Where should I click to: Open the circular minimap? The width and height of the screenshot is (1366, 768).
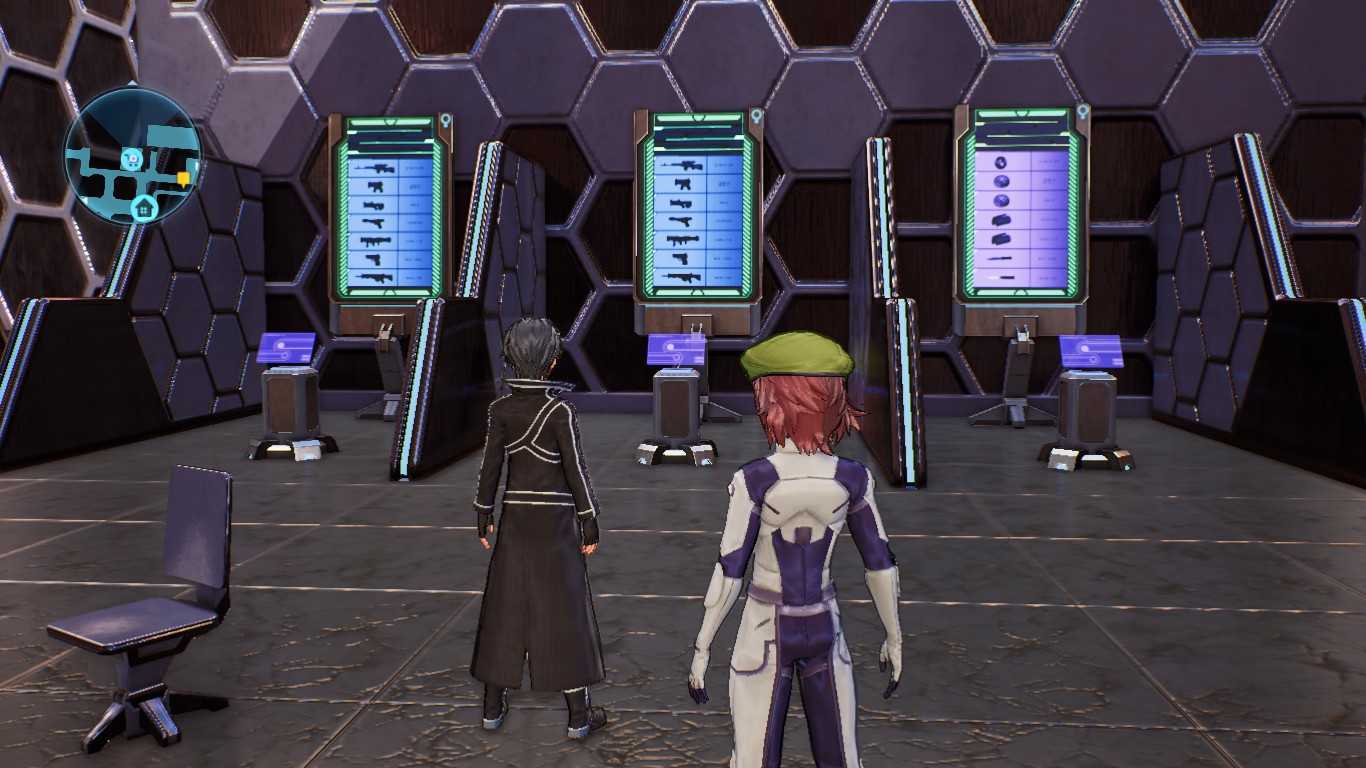[x=133, y=156]
